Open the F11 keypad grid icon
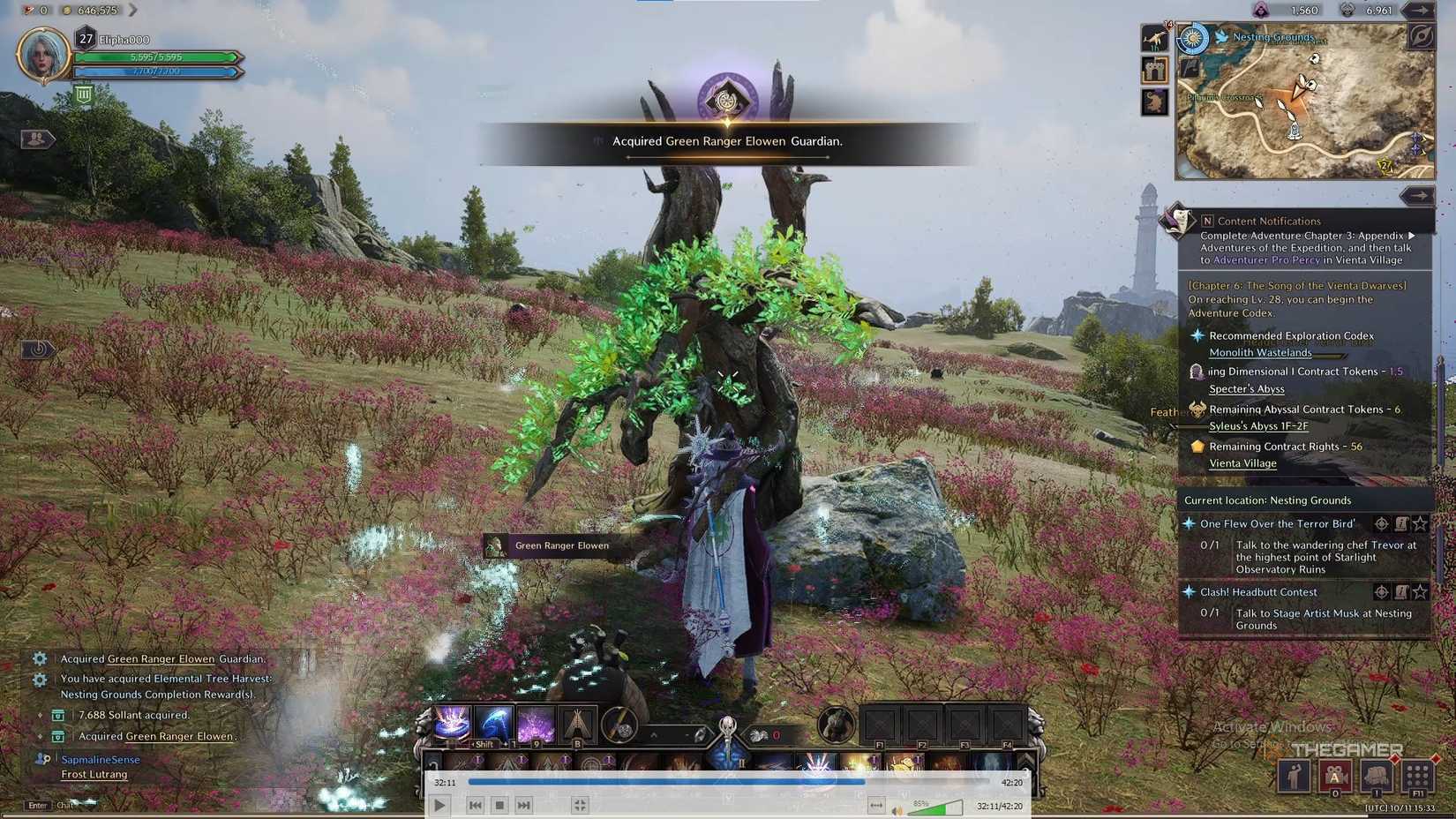 click(x=1416, y=776)
